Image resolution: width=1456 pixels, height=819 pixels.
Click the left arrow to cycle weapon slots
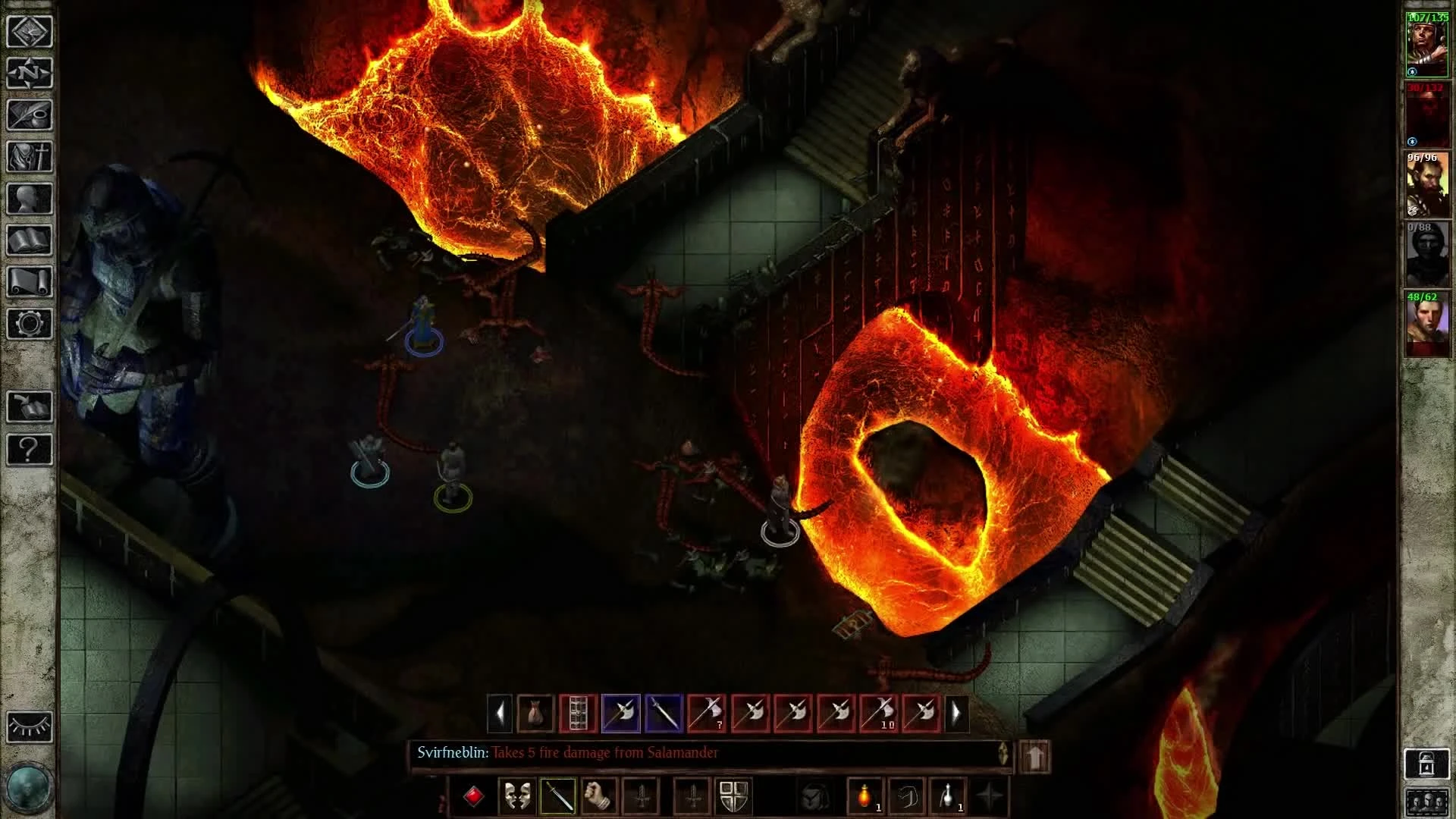coord(500,713)
